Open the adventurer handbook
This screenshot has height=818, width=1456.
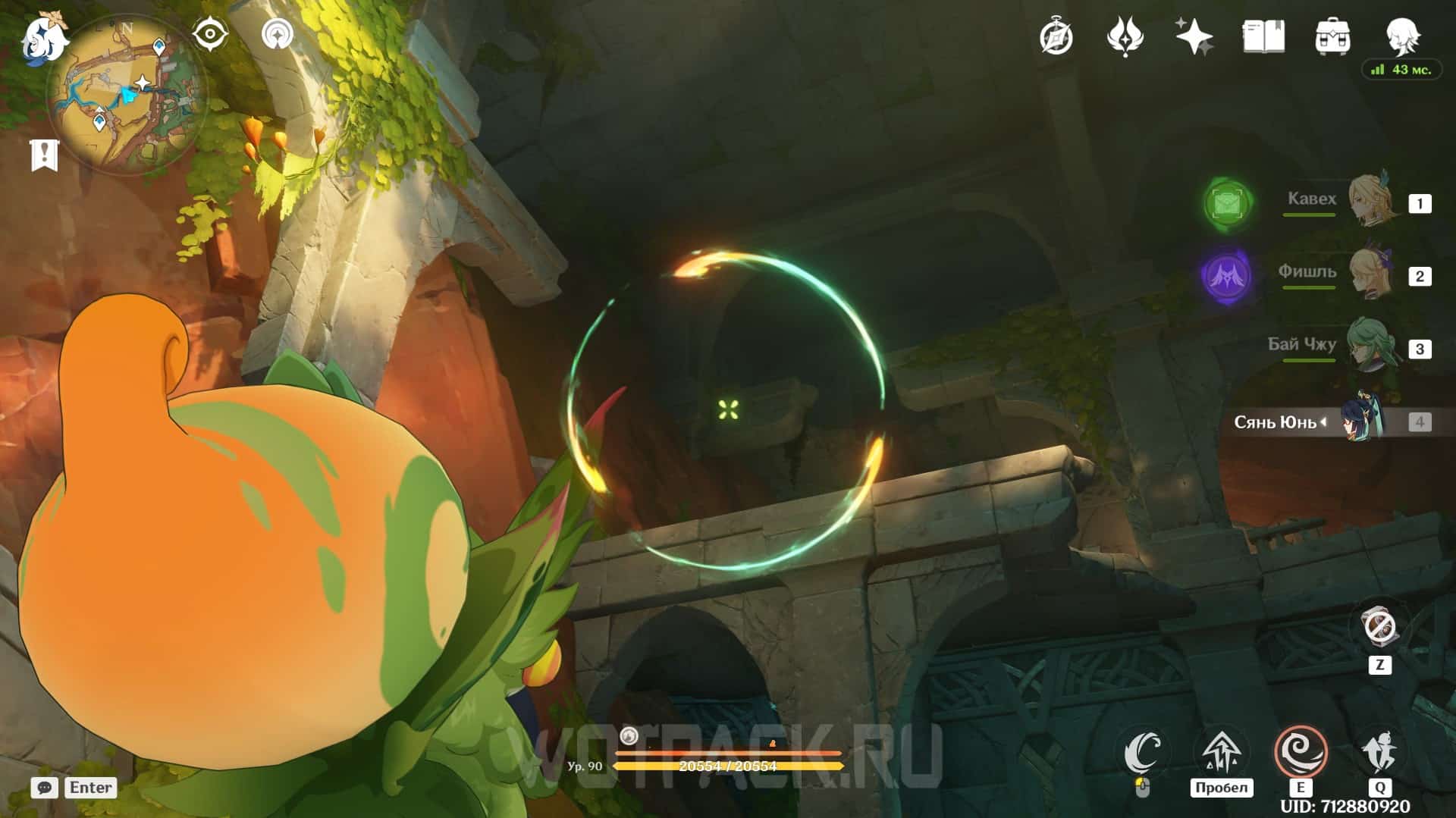click(x=1263, y=36)
